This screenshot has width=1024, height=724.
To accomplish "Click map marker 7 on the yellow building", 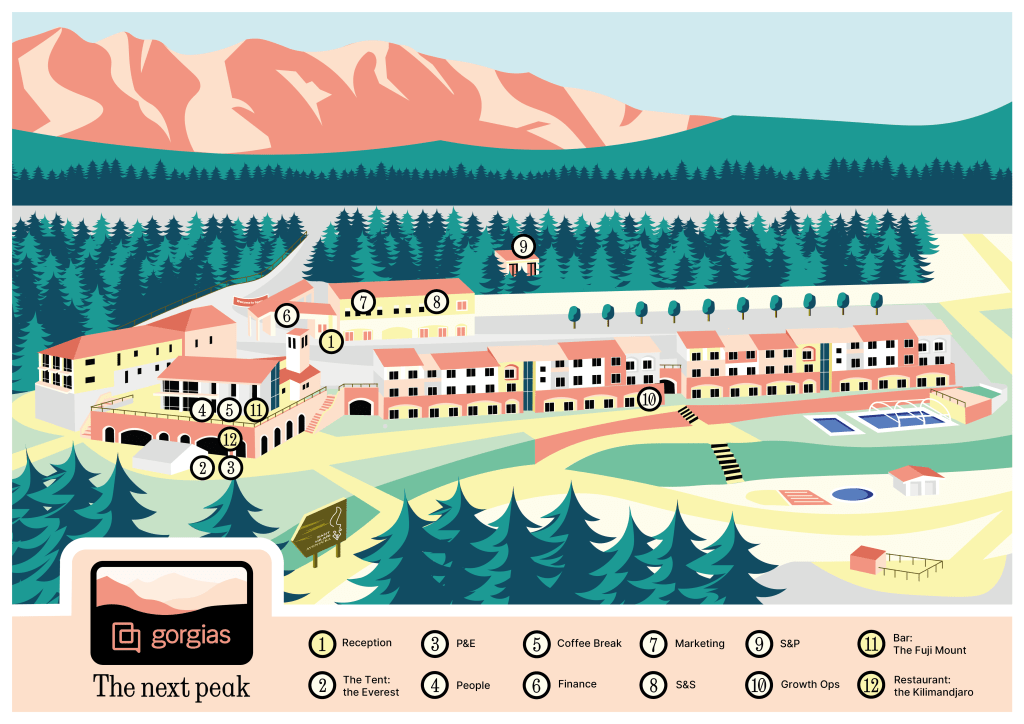I will tap(363, 301).
